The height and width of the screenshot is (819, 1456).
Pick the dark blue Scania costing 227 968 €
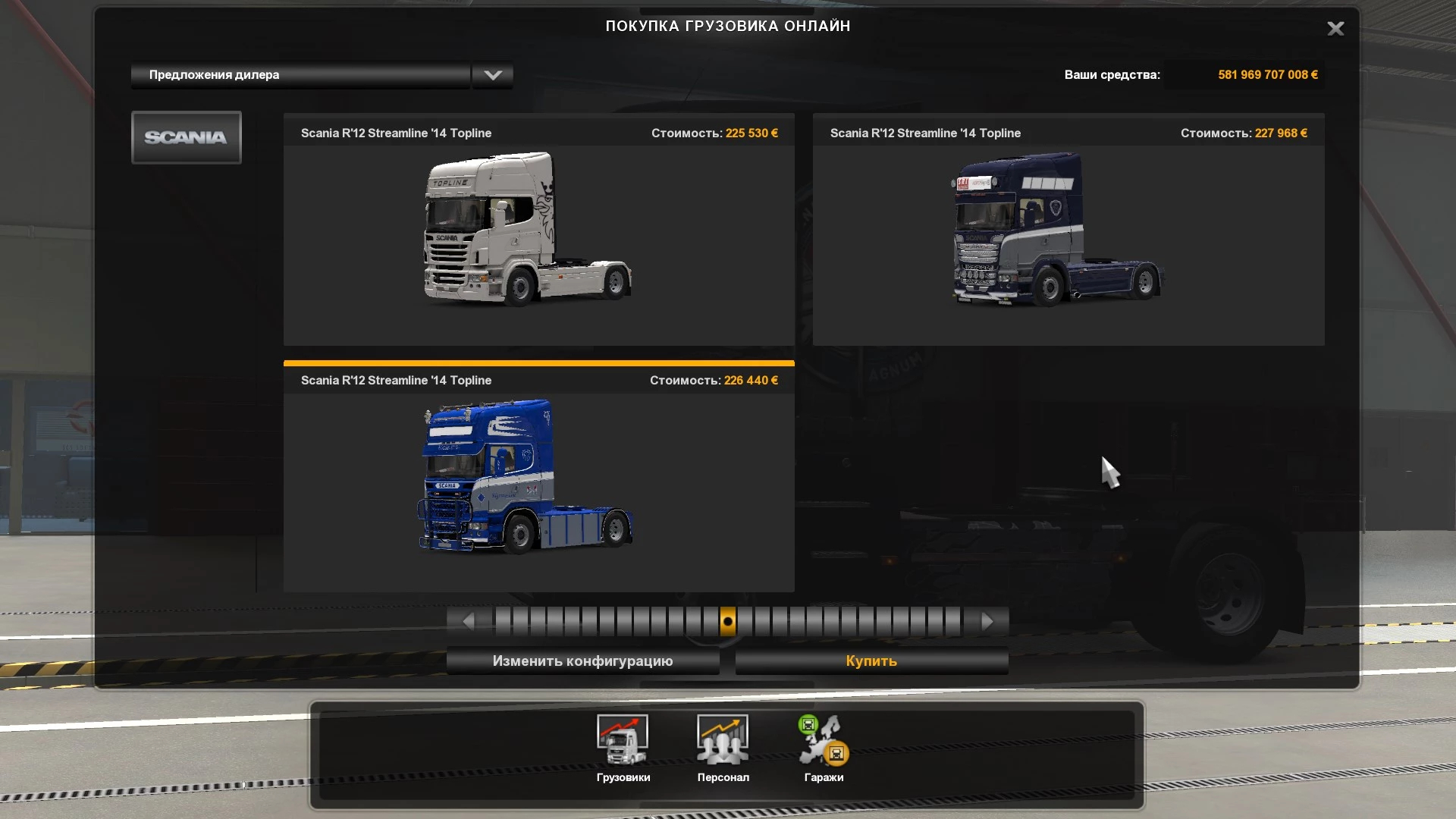coord(1068,230)
